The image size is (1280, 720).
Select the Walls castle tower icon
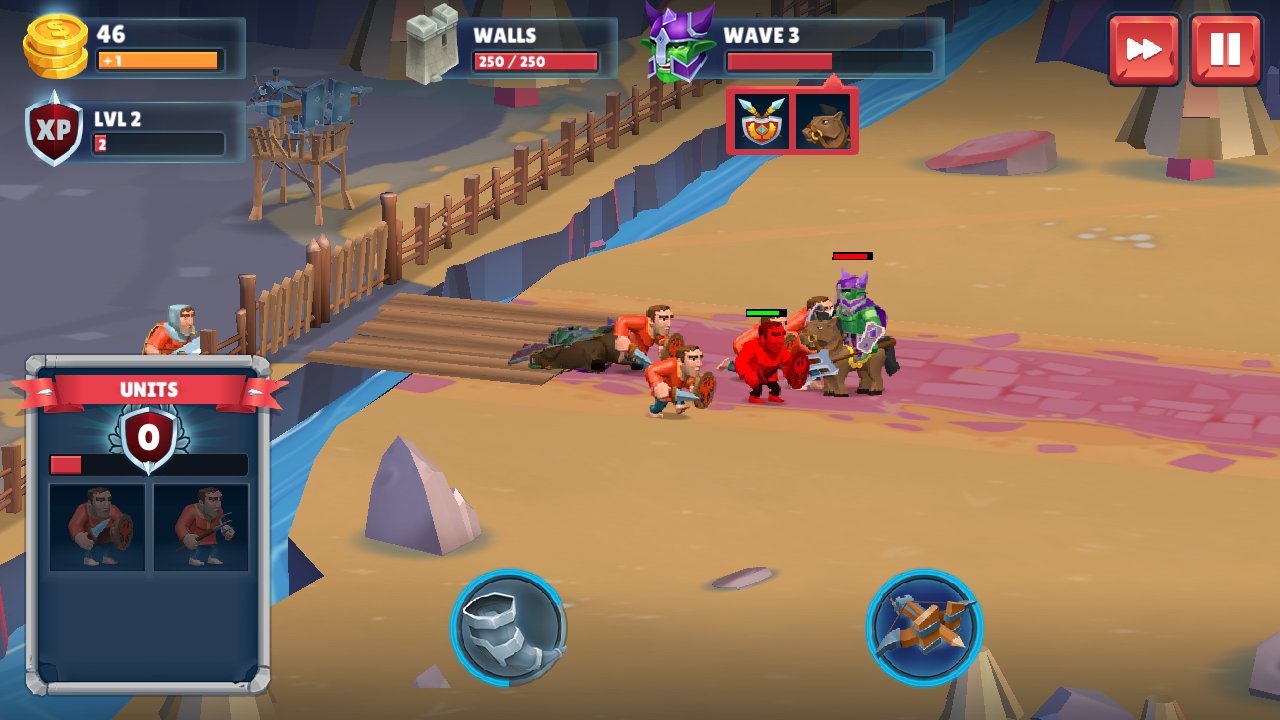coord(432,43)
